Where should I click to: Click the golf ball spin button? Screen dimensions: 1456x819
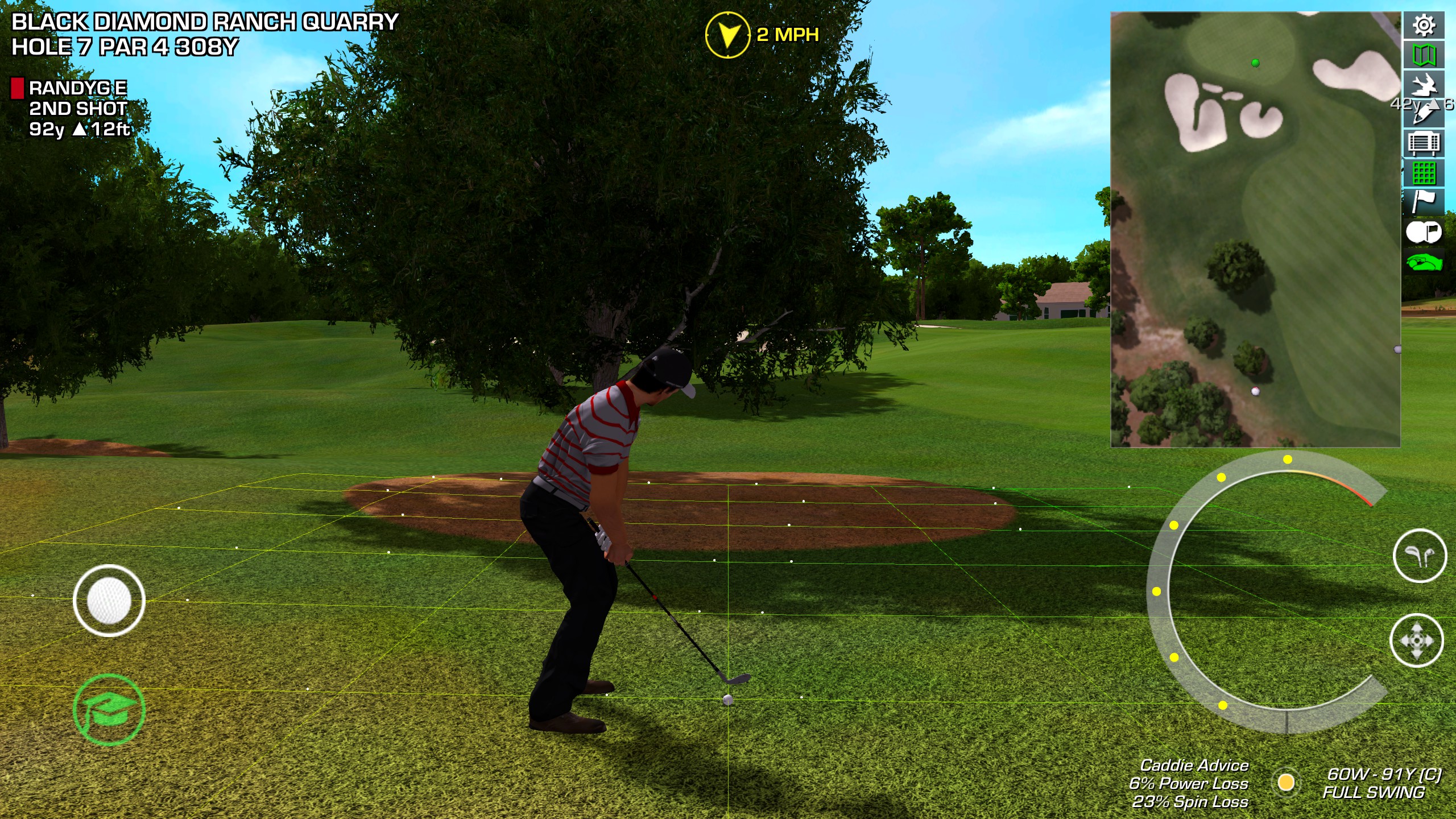click(109, 601)
